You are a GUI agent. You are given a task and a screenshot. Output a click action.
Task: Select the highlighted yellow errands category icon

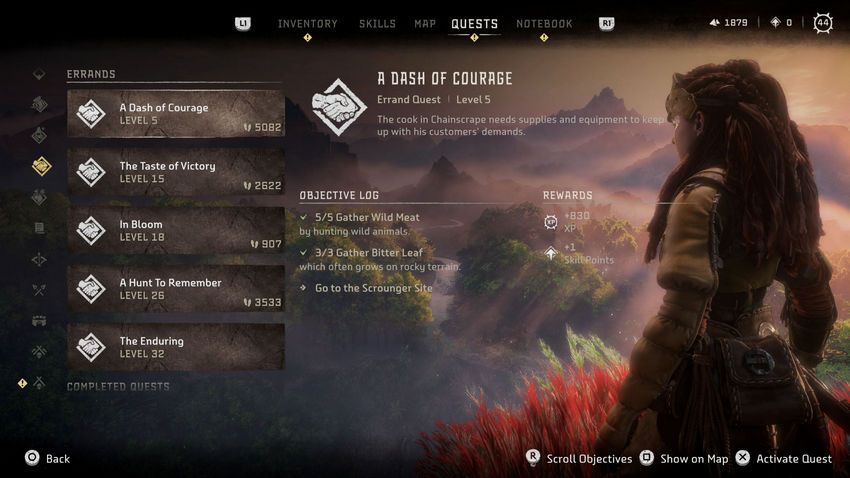click(40, 165)
